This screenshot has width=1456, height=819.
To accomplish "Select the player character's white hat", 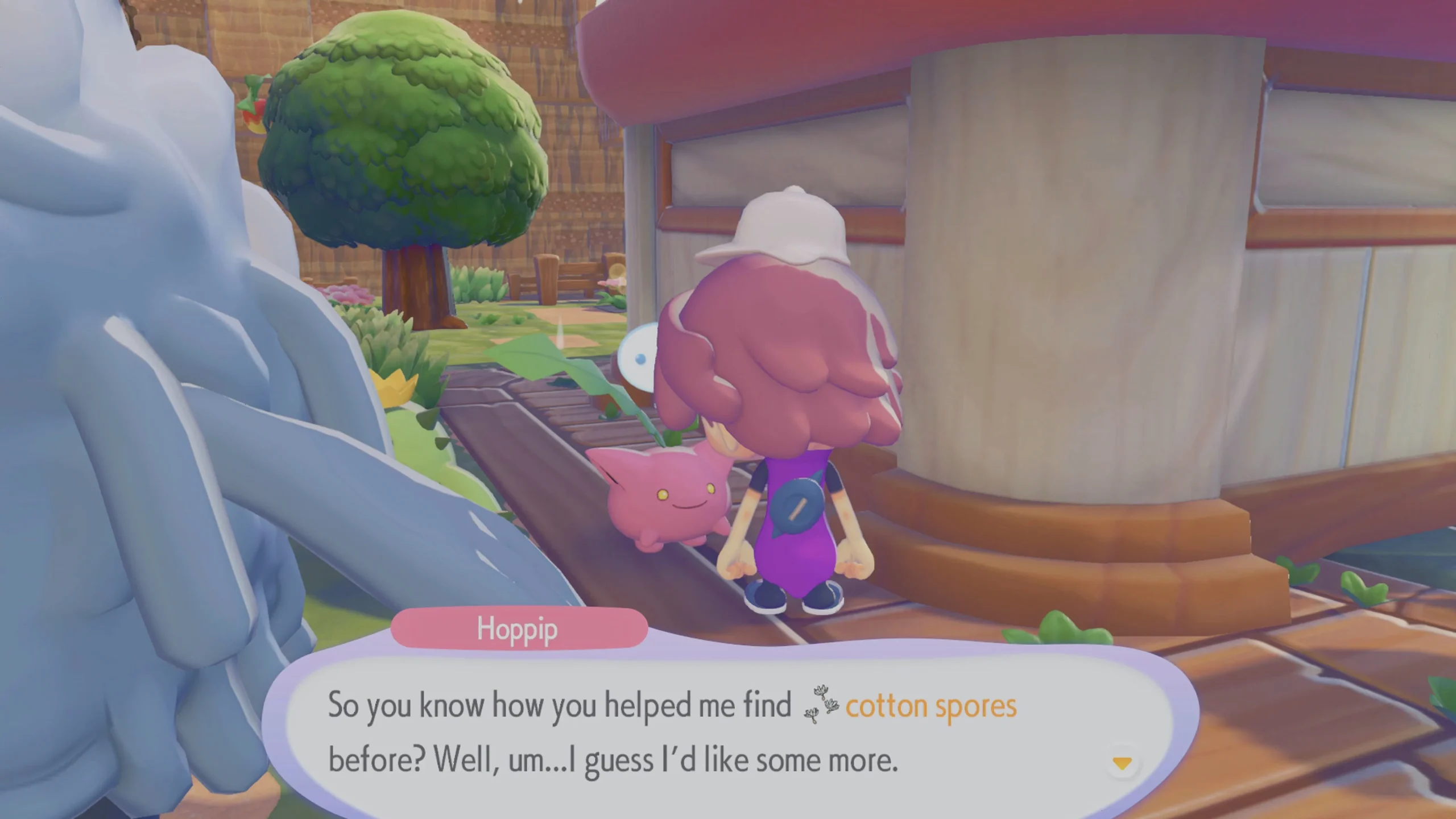I will [x=791, y=227].
